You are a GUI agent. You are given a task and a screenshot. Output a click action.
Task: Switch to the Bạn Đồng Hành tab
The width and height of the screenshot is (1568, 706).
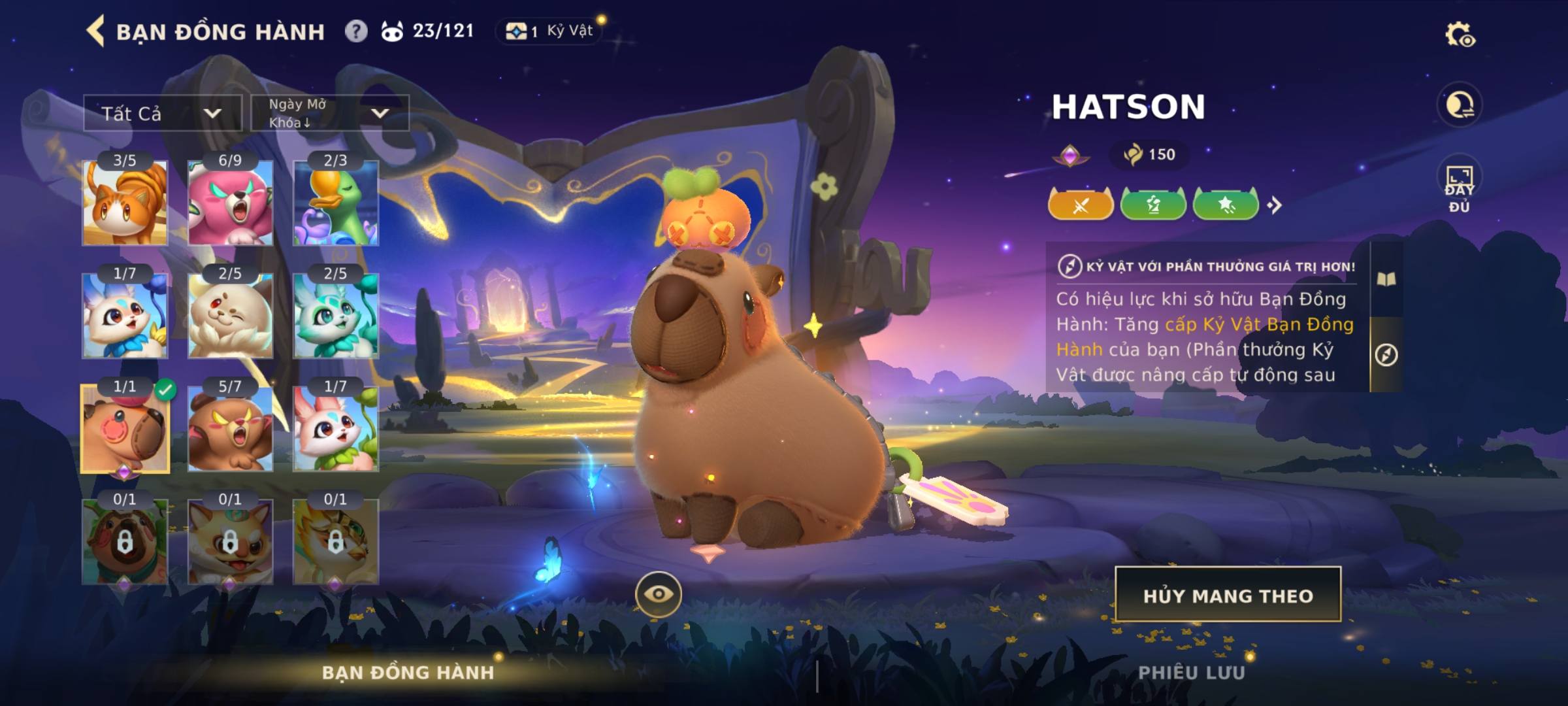(408, 673)
